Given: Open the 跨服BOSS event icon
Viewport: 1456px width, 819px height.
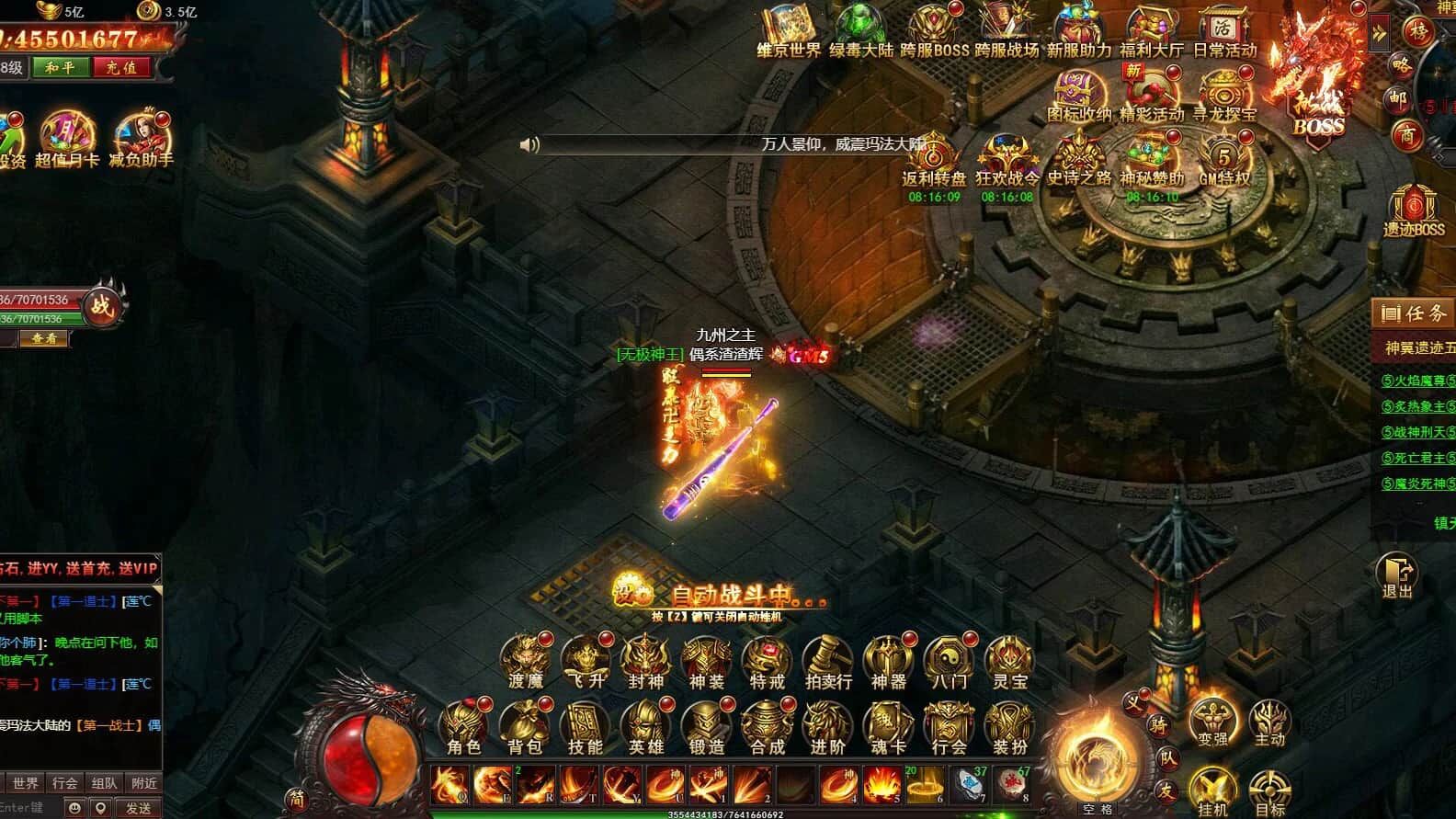Looking at the screenshot, I should (934, 32).
